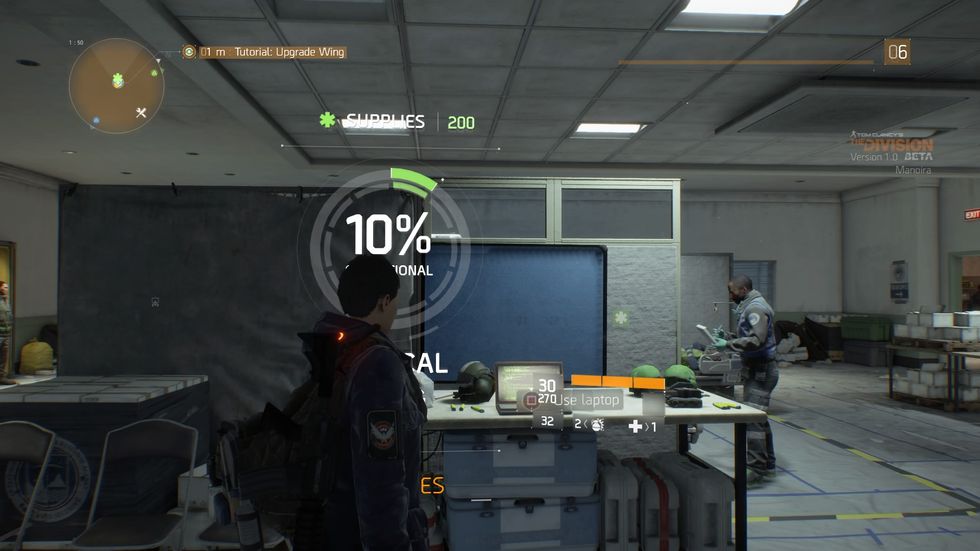Viewport: 980px width, 551px height.
Task: Click the level 06 badge
Action: [897, 52]
